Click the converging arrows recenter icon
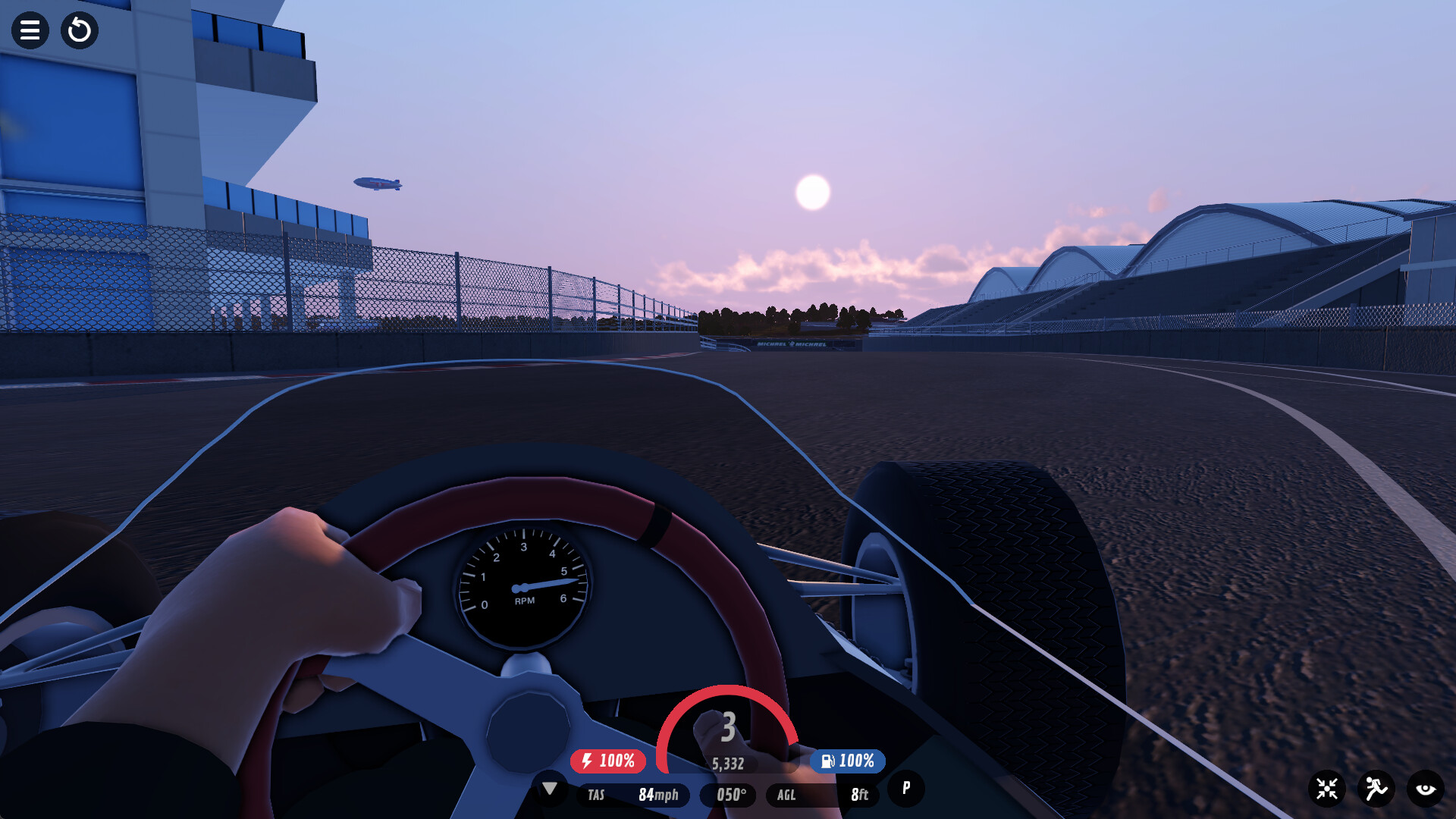The height and width of the screenshot is (819, 1456). [1327, 789]
